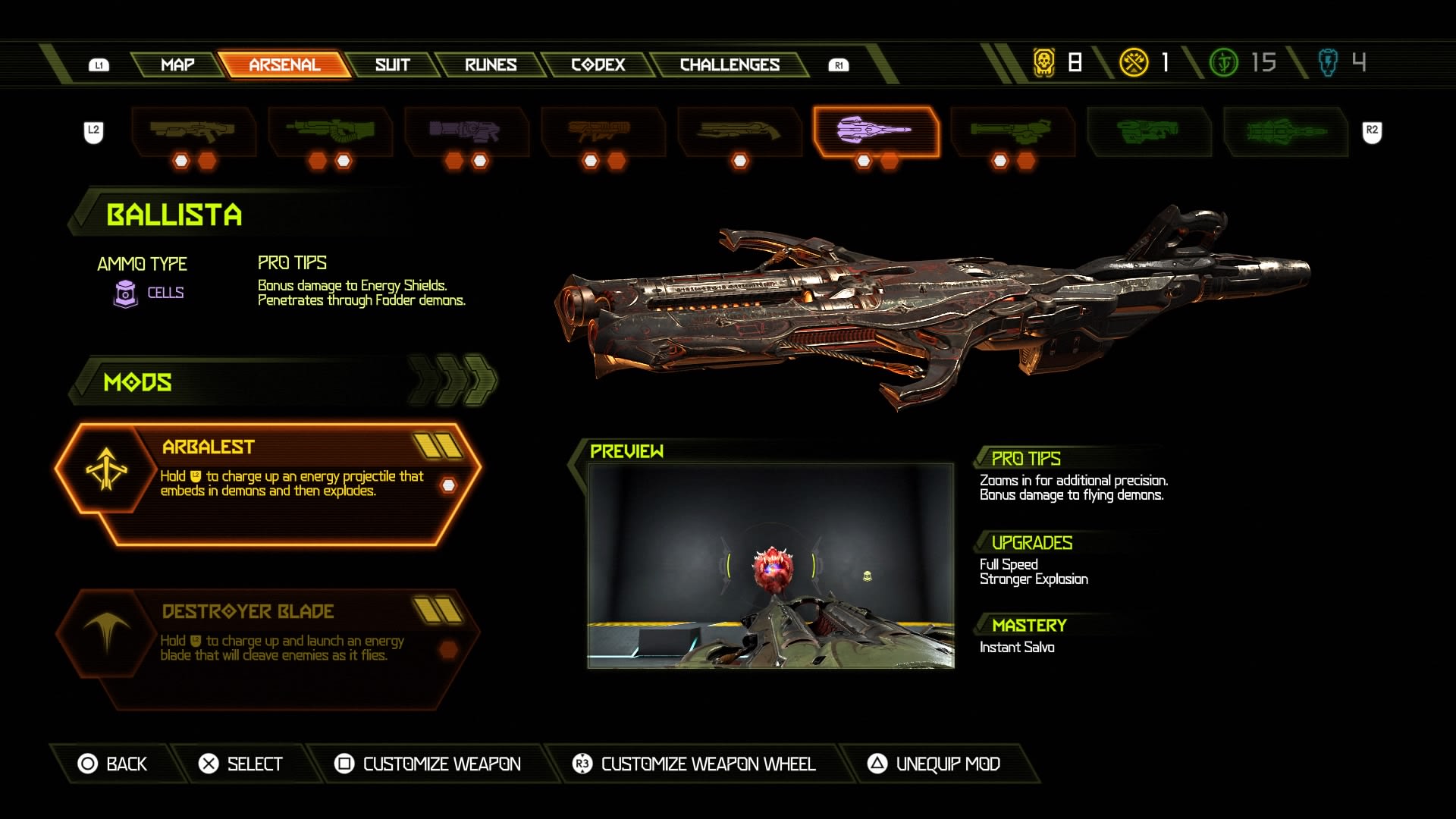Click the mod preview video thumbnail
1456x819 pixels.
pos(770,566)
